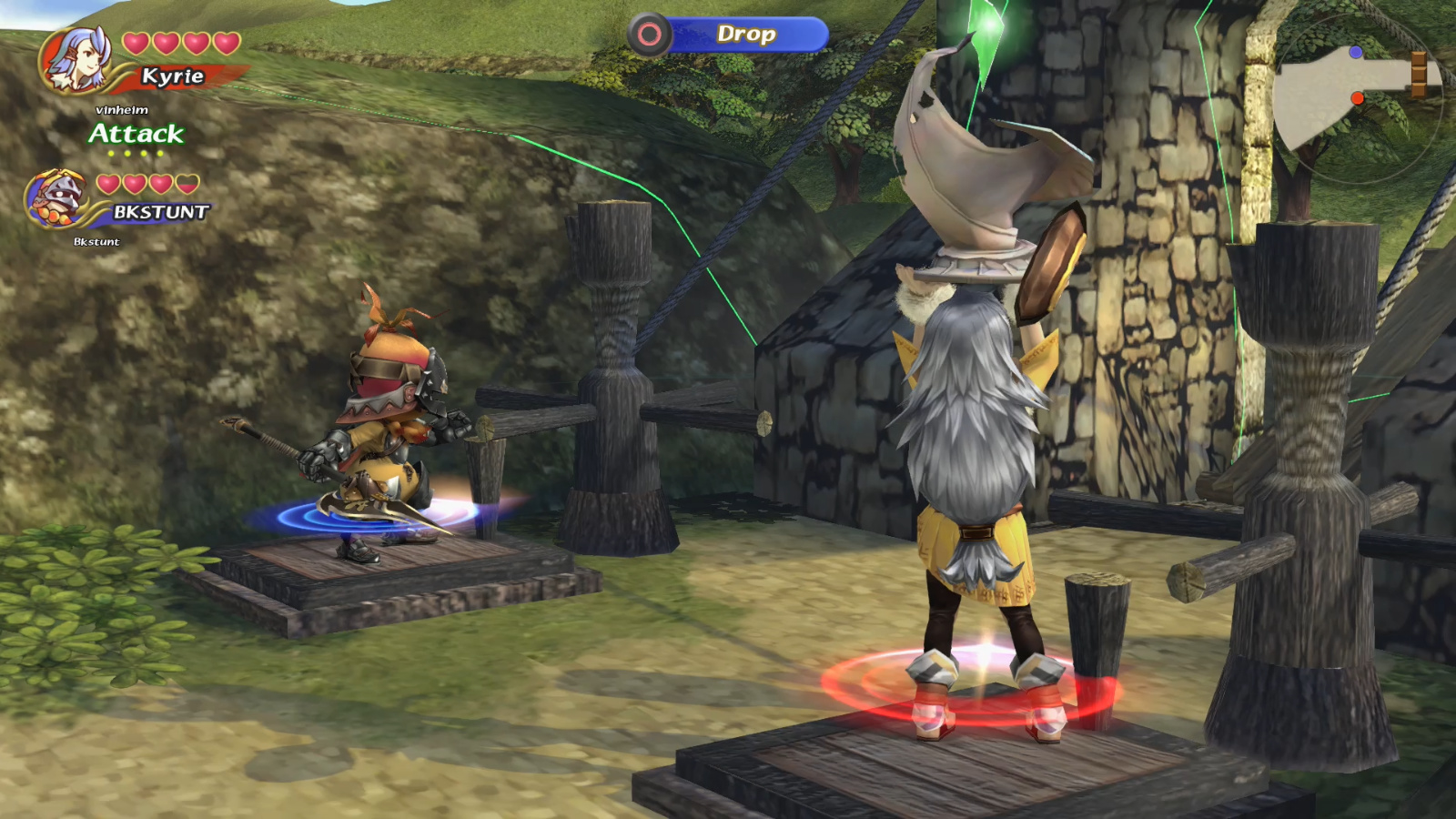Viewport: 1456px width, 819px height.
Task: Click the circle button icon beside Drop
Action: pyautogui.click(x=650, y=35)
